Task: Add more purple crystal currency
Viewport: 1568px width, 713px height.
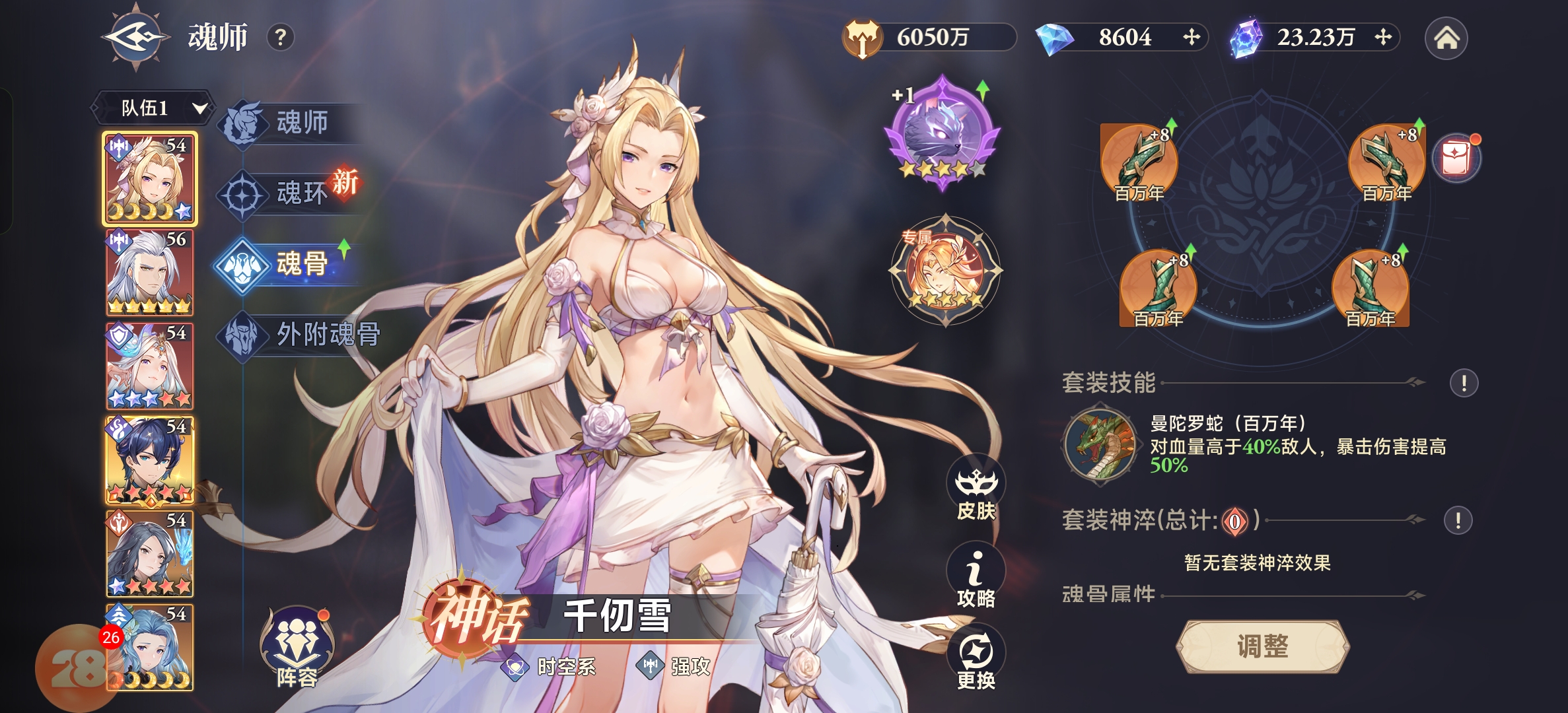Action: click(1382, 37)
